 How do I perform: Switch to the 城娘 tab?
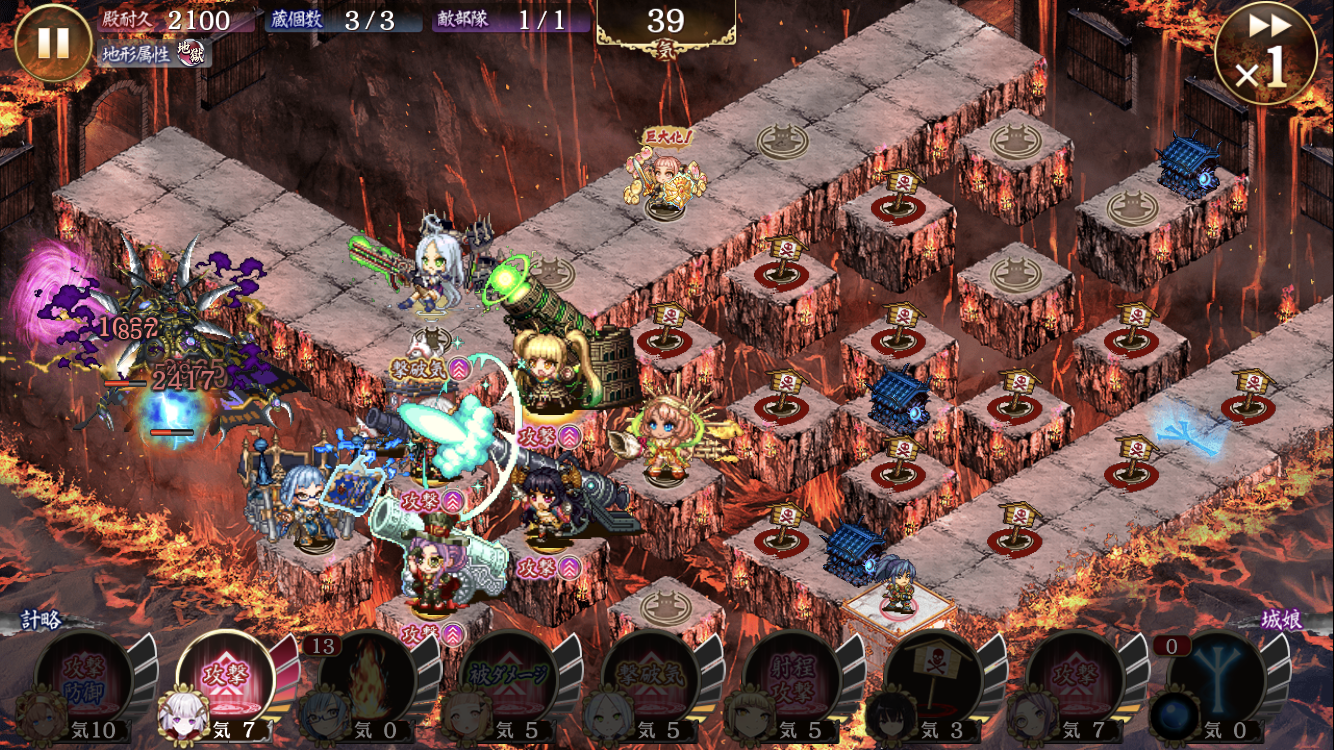[1280, 621]
